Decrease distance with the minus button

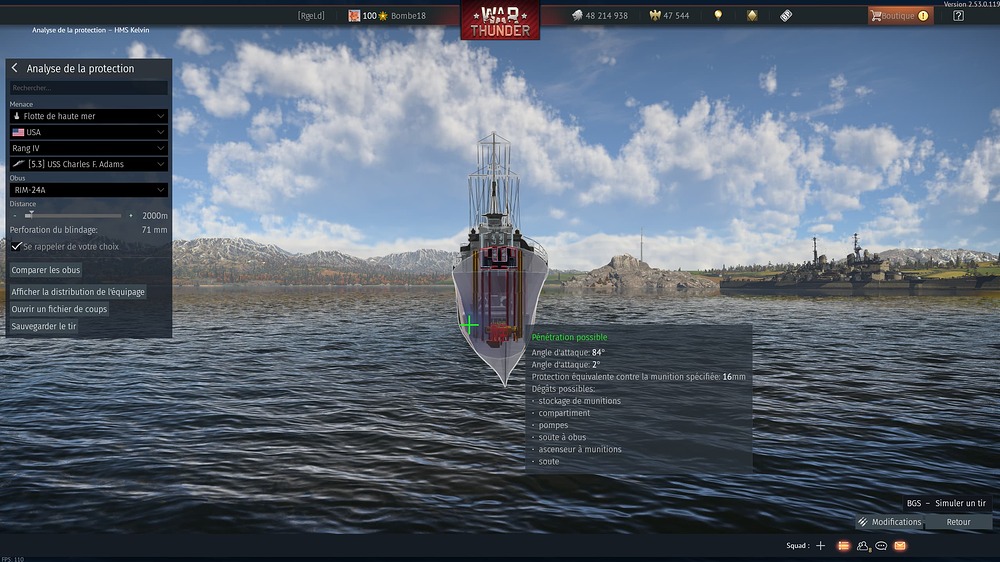coord(15,215)
